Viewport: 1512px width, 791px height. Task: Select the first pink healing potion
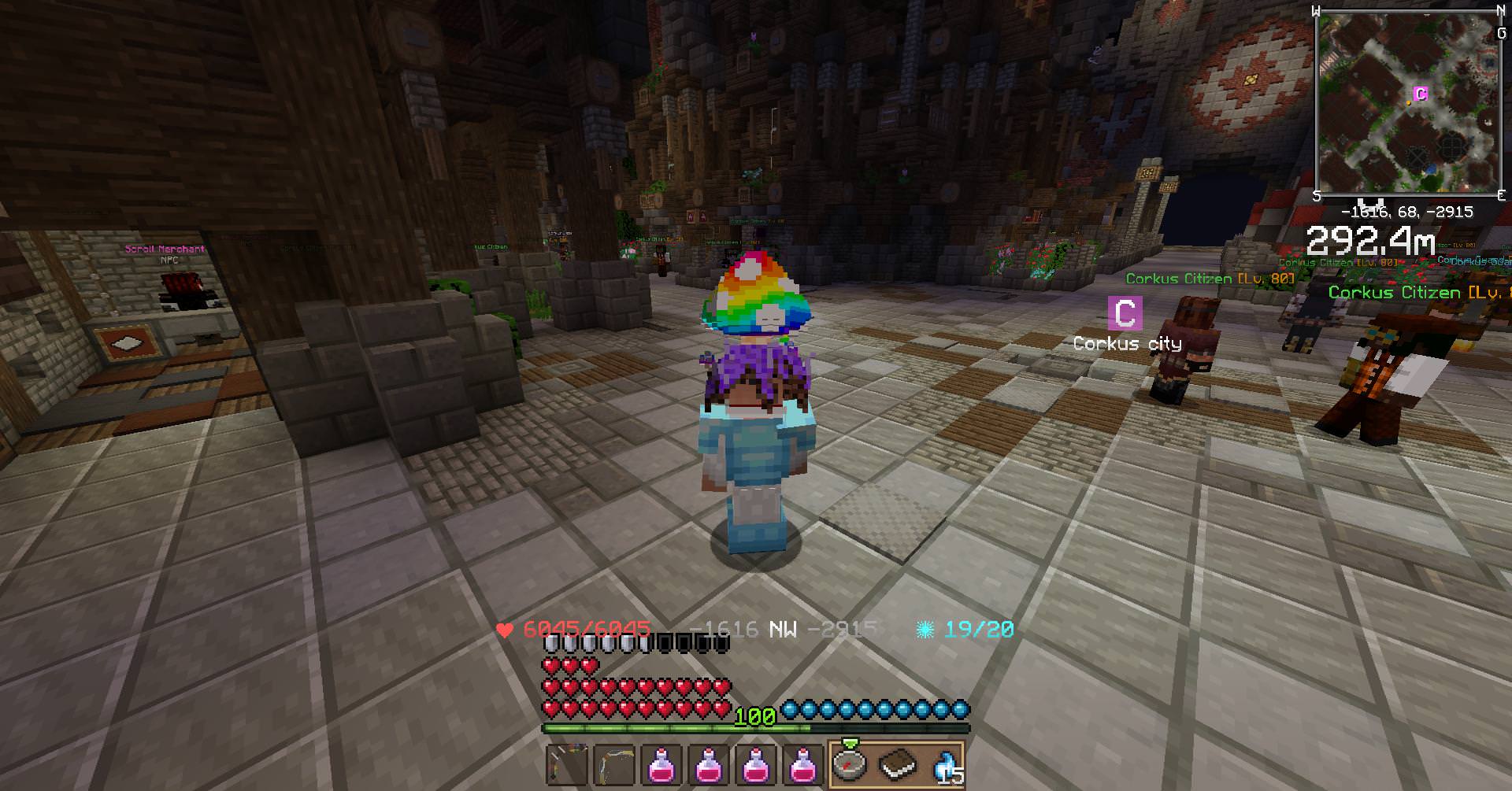(x=661, y=763)
